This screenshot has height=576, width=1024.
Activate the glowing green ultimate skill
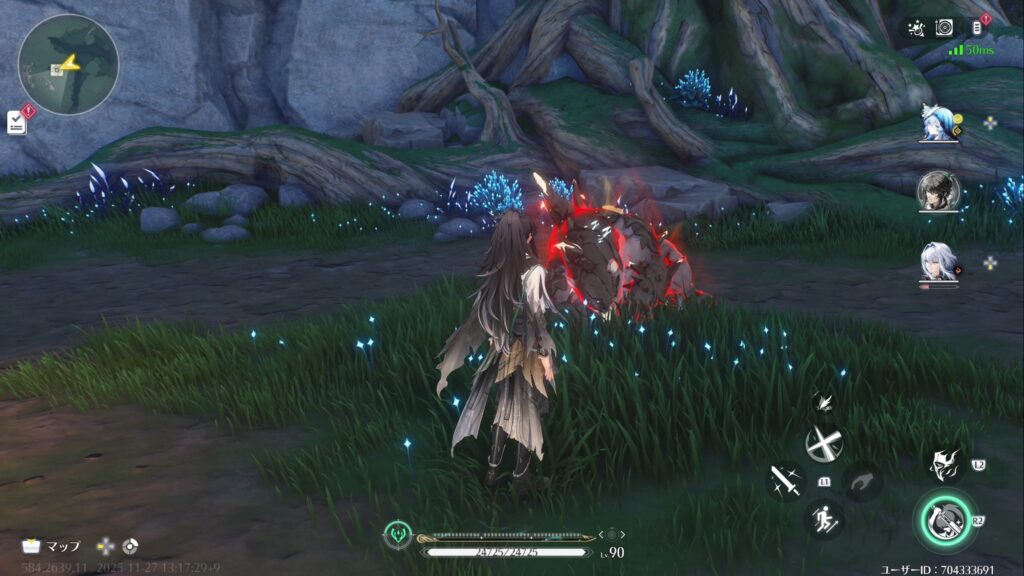click(941, 519)
